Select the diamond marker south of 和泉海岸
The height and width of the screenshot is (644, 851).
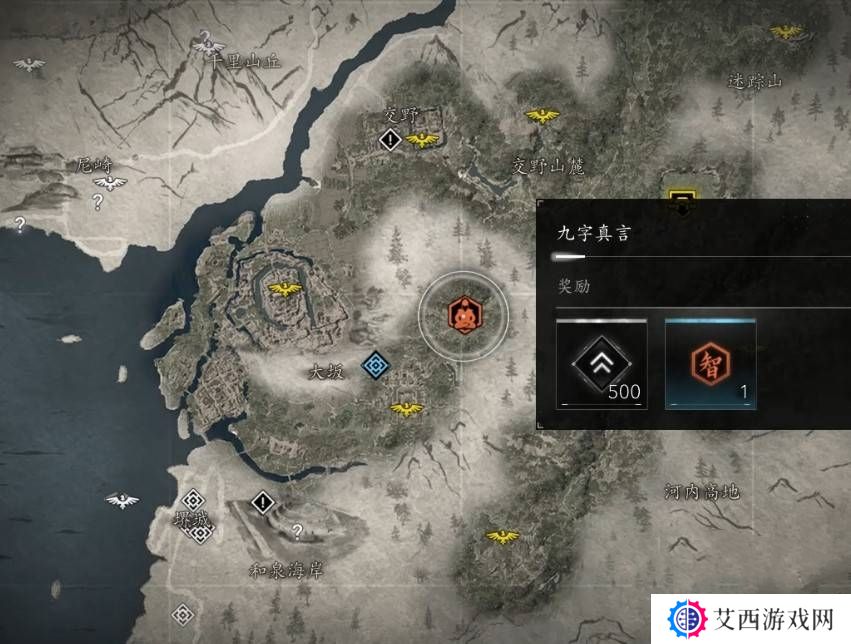[x=182, y=614]
